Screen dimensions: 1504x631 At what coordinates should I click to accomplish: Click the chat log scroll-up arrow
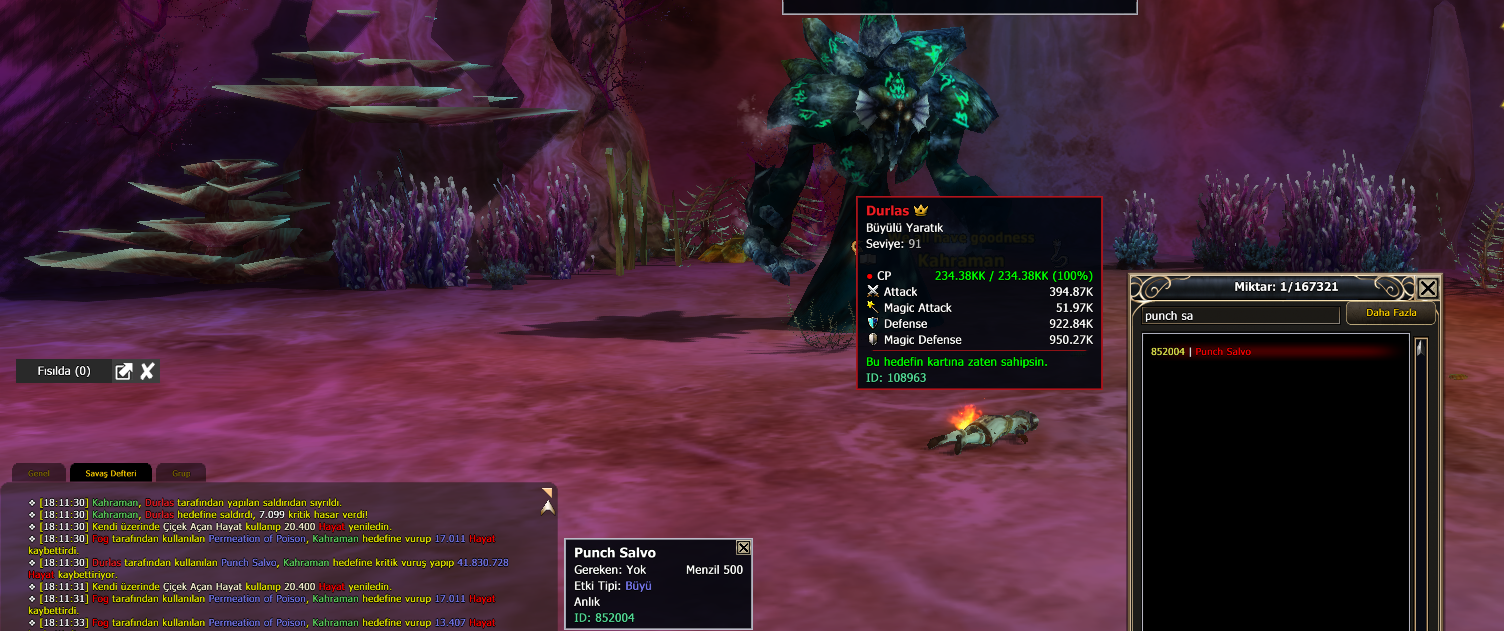[x=547, y=507]
